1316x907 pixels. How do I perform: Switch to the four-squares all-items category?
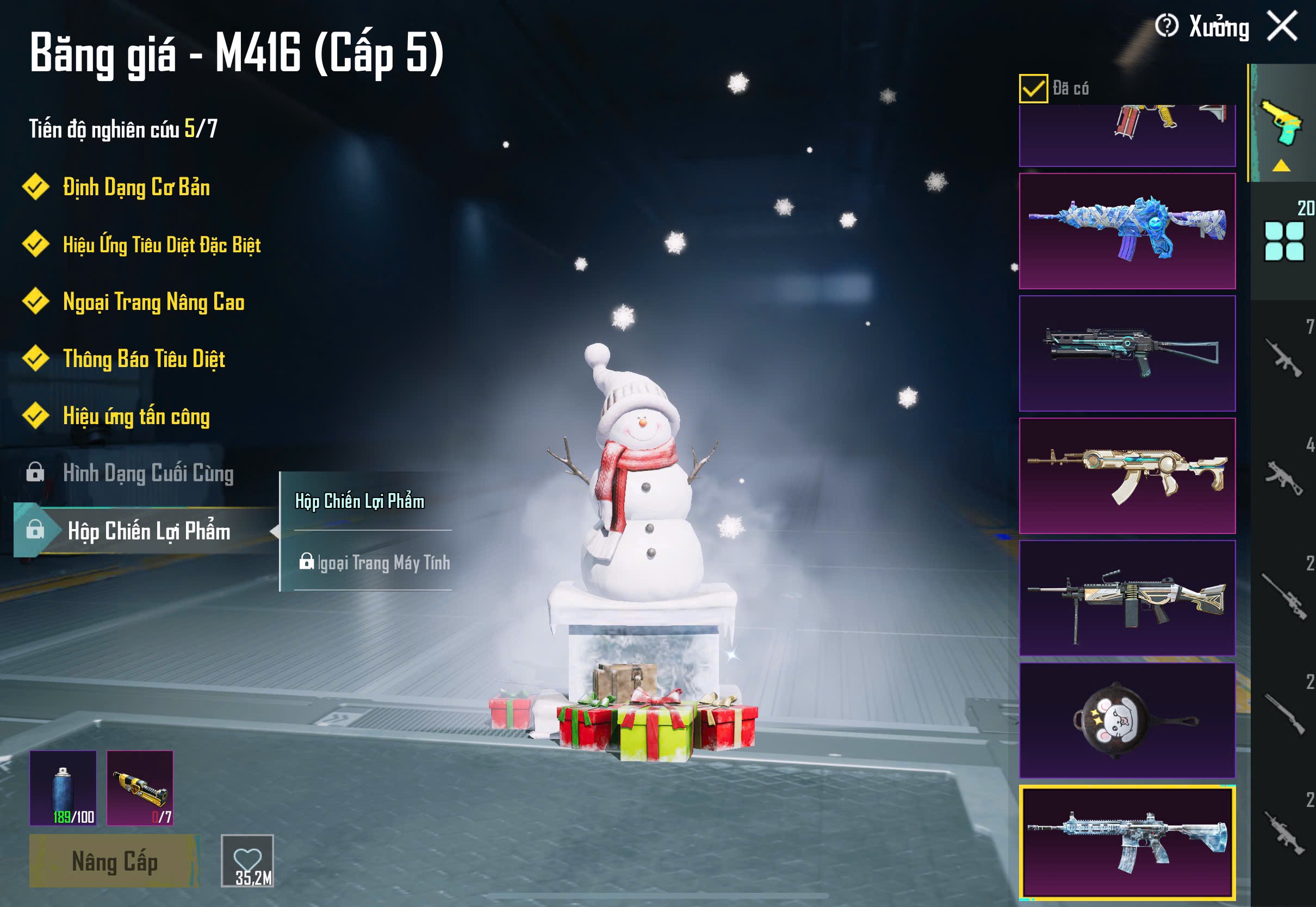tap(1283, 241)
